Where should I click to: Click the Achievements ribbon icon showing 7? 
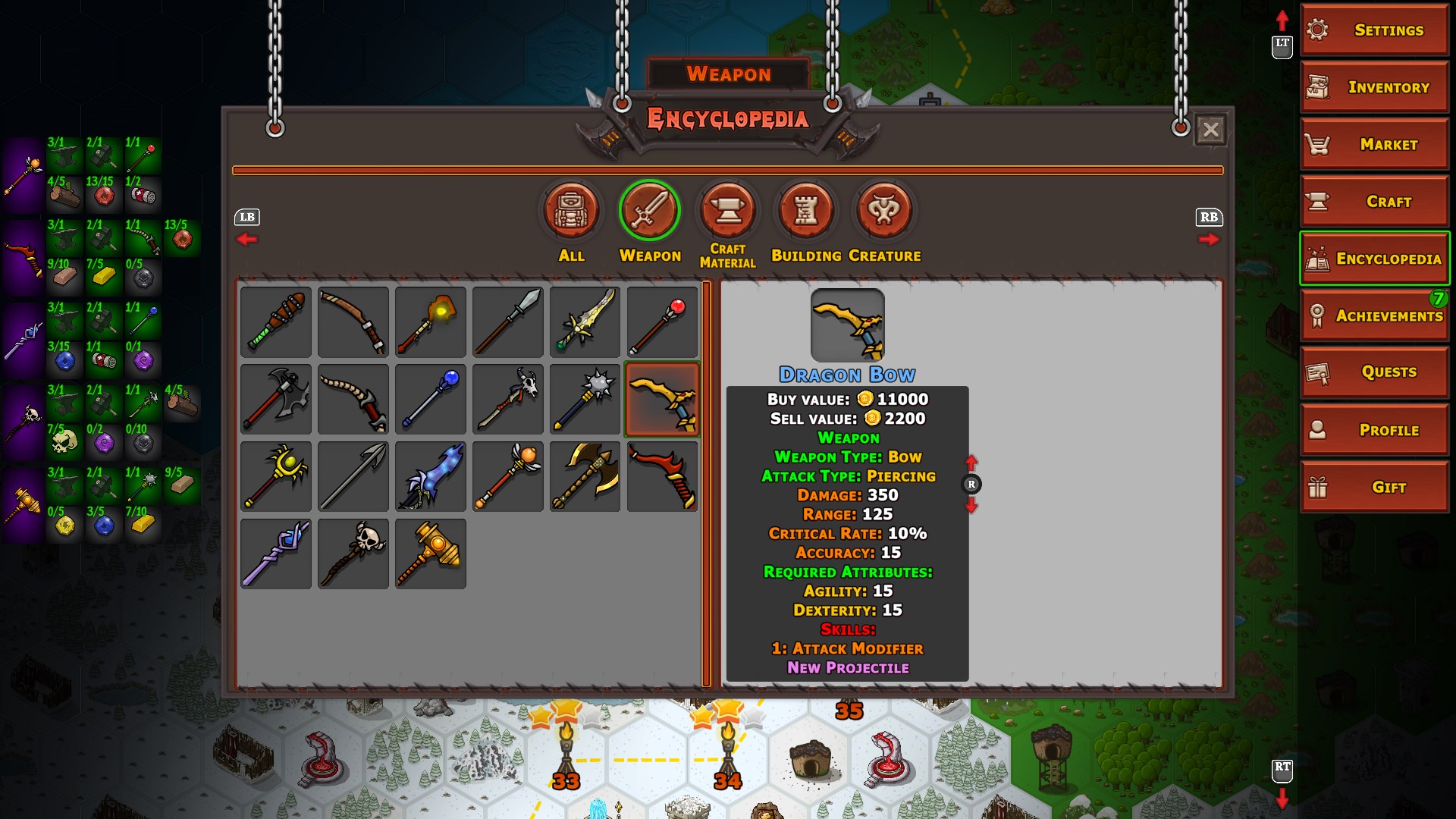(1373, 315)
